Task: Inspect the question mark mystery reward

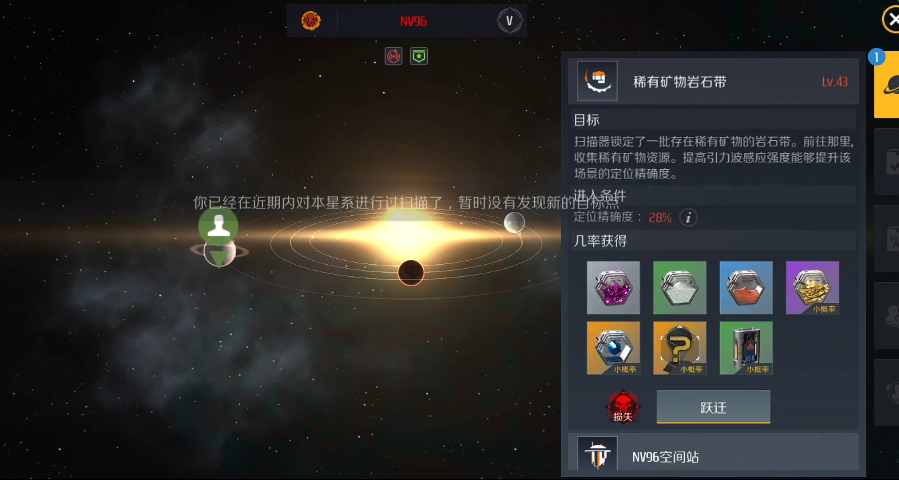Action: click(680, 347)
